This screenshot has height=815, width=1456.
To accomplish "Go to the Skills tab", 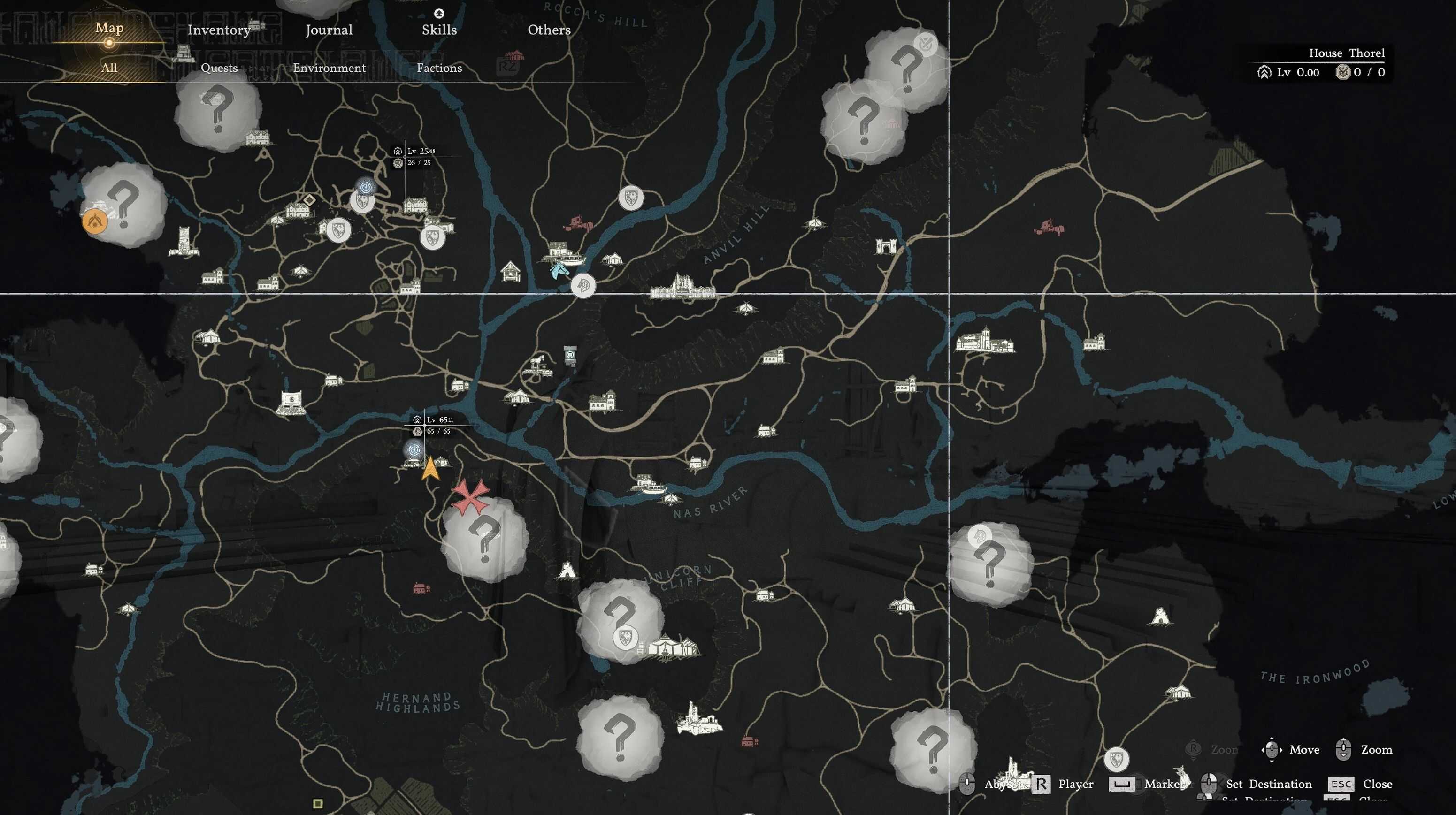I will 439,30.
